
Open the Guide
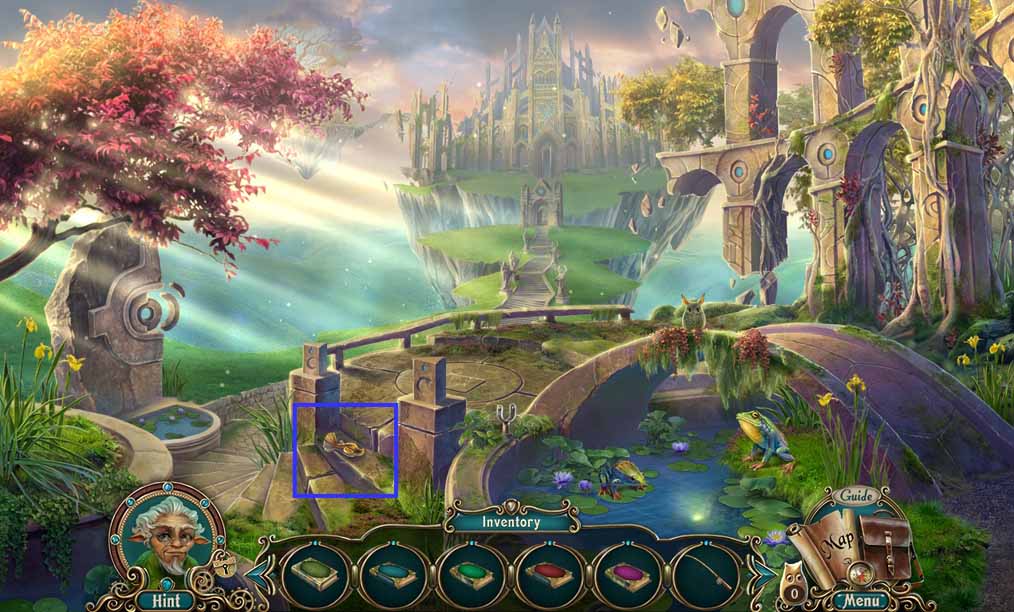pyautogui.click(x=857, y=496)
